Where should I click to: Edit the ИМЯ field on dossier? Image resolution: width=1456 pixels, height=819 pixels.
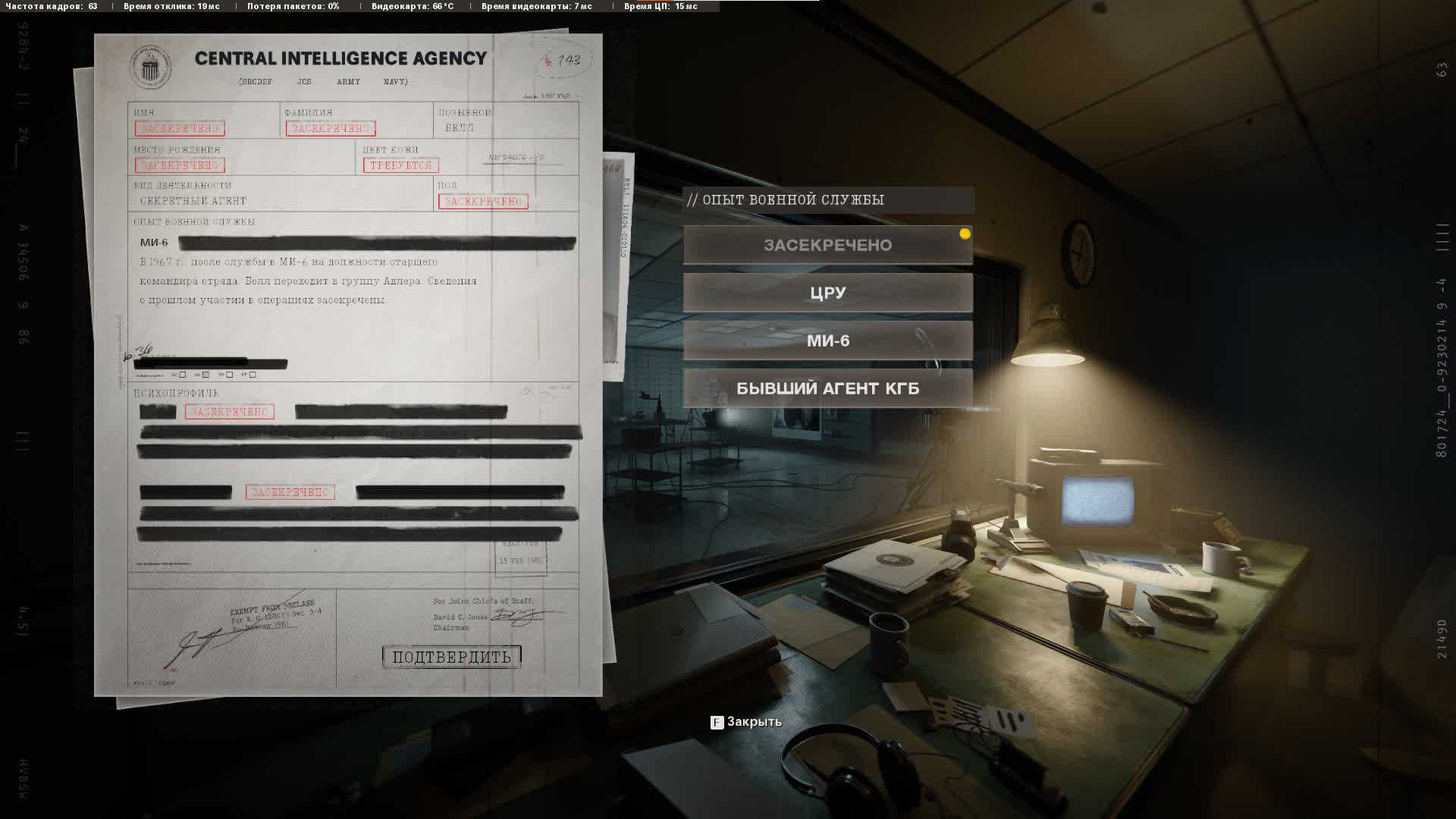click(x=180, y=128)
